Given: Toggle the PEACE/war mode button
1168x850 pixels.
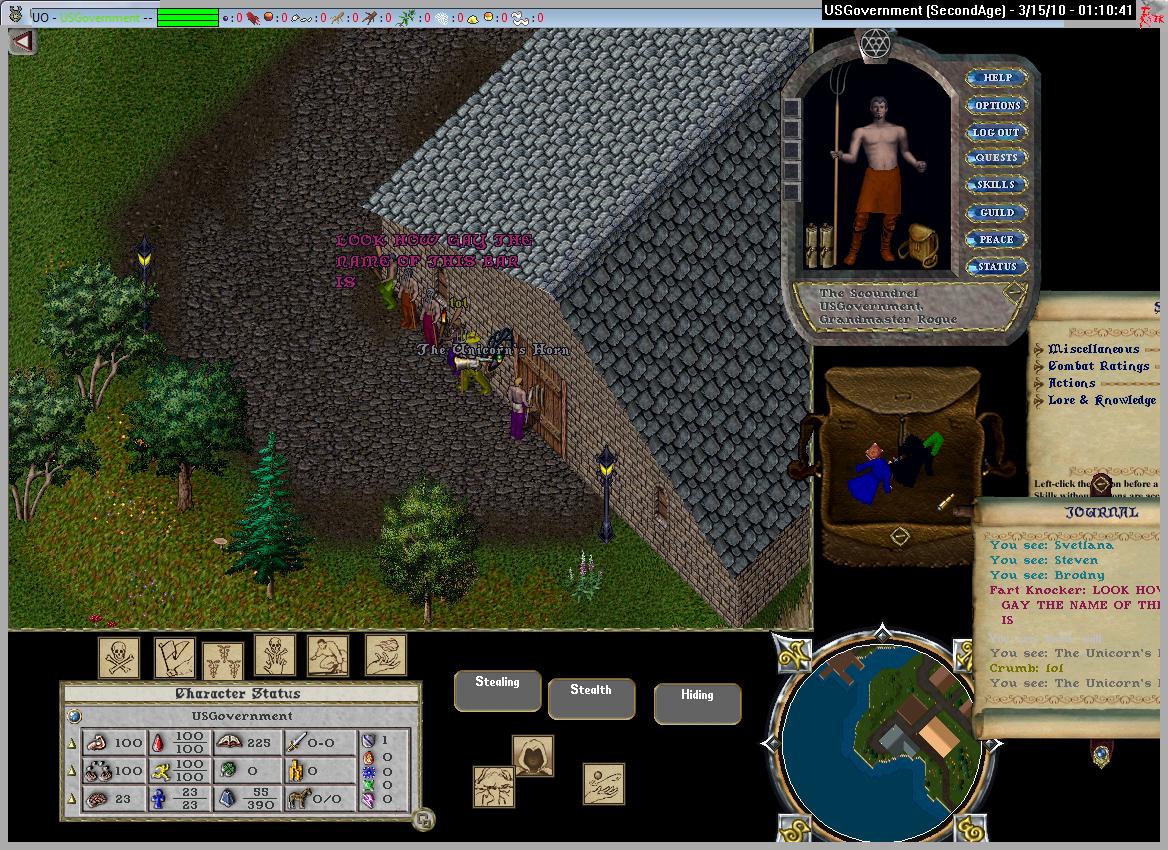Looking at the screenshot, I should coord(996,239).
